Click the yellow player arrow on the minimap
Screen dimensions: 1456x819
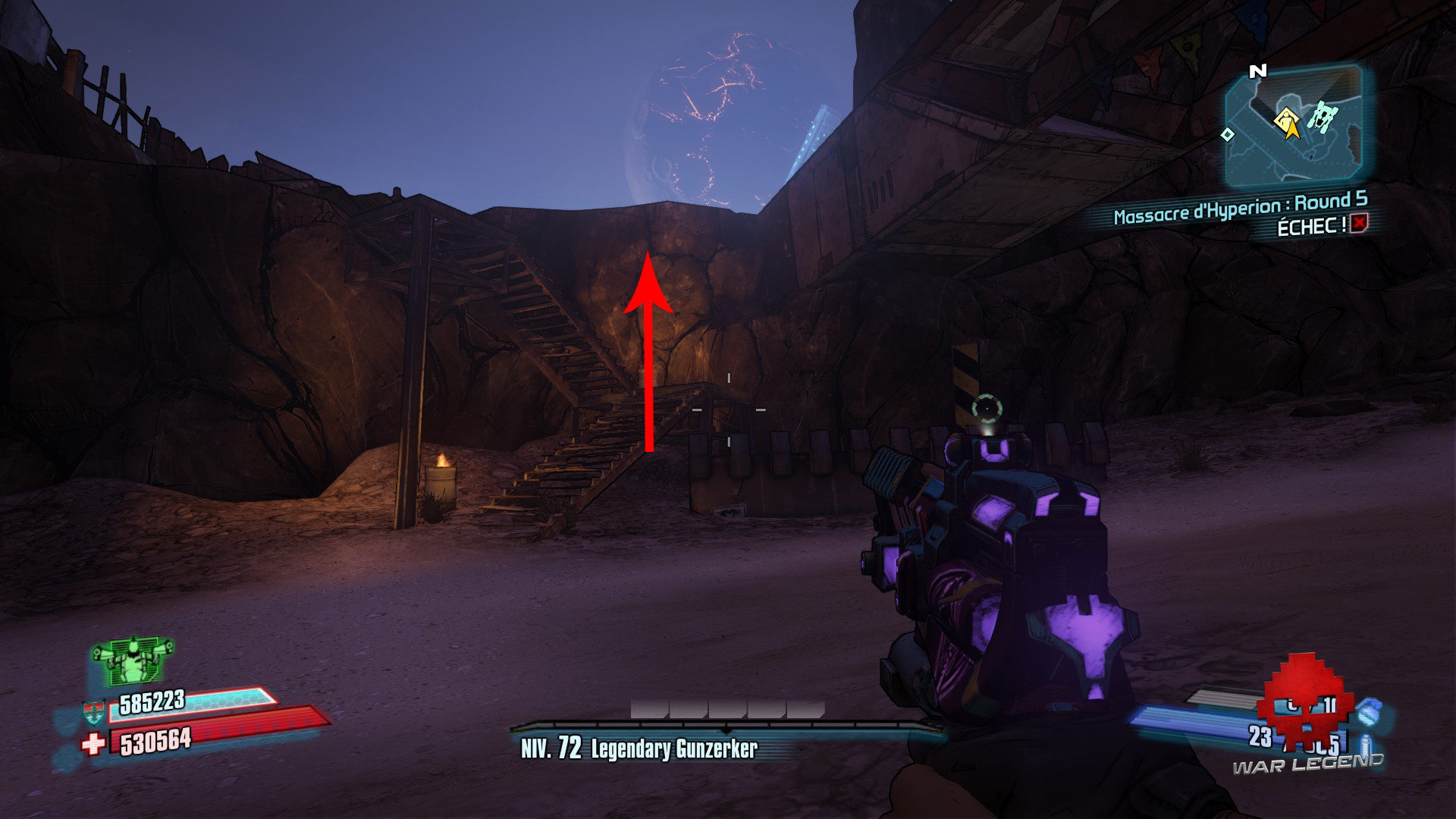[x=1289, y=130]
